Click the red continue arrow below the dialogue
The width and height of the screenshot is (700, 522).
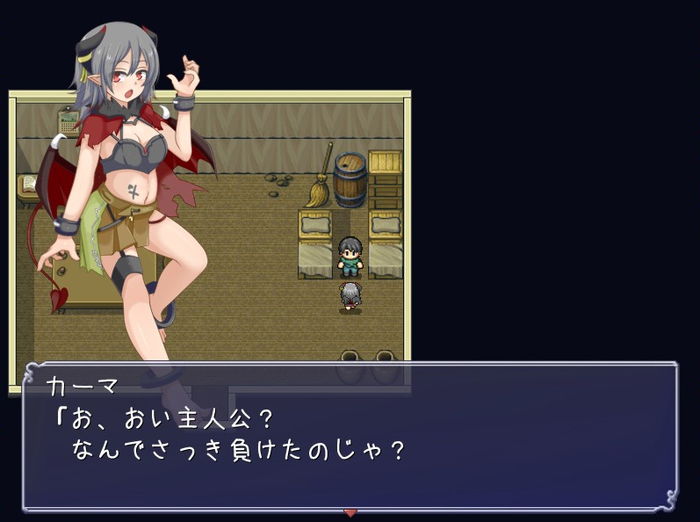[x=350, y=513]
